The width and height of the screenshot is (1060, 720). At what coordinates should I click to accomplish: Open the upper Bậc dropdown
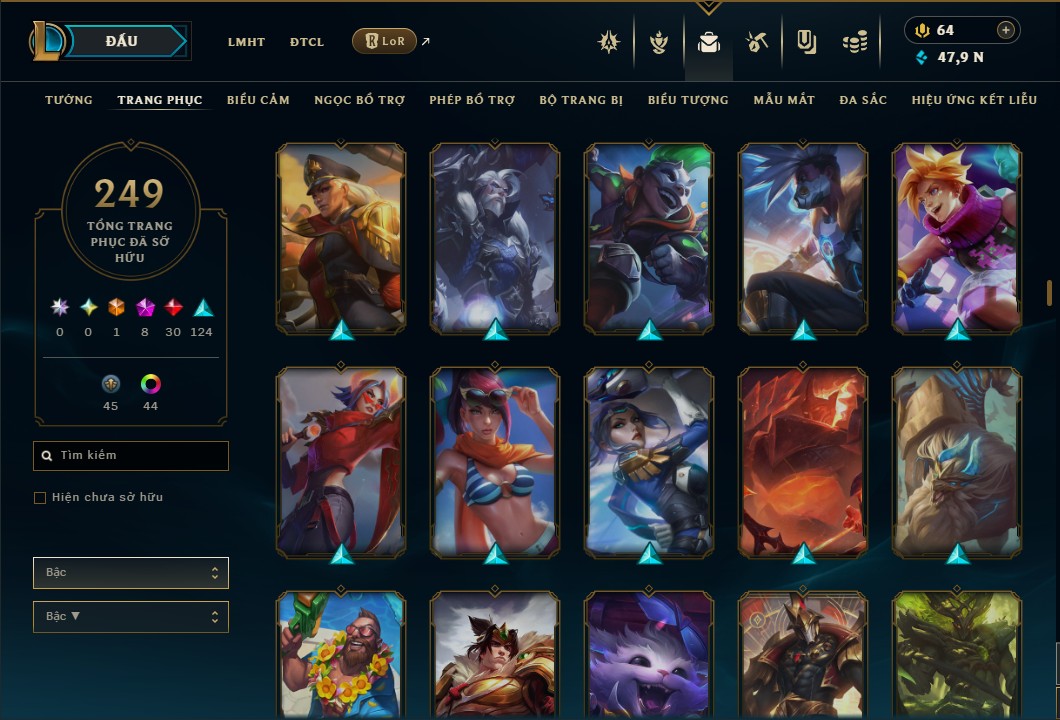131,573
